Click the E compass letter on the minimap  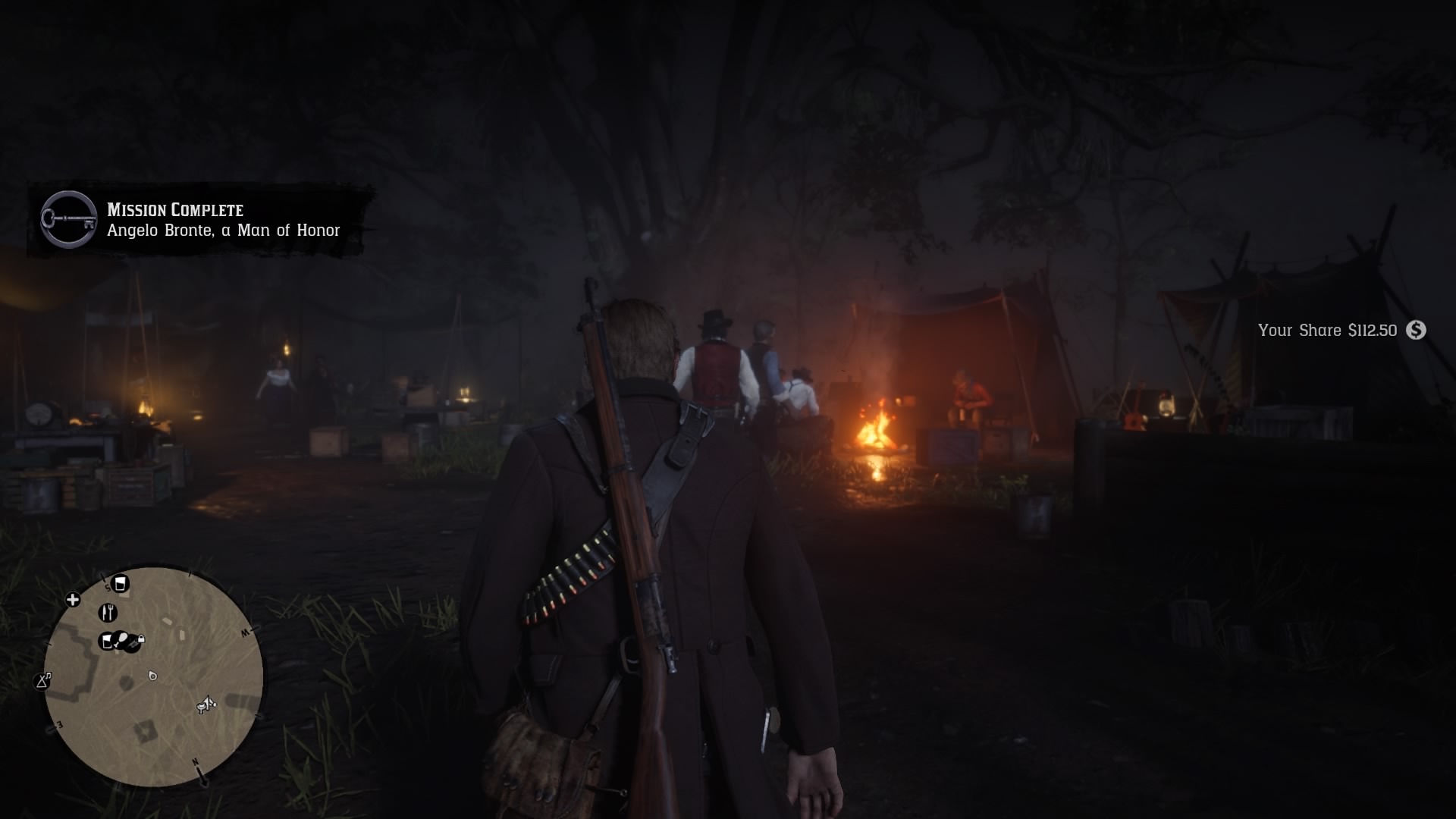point(60,725)
